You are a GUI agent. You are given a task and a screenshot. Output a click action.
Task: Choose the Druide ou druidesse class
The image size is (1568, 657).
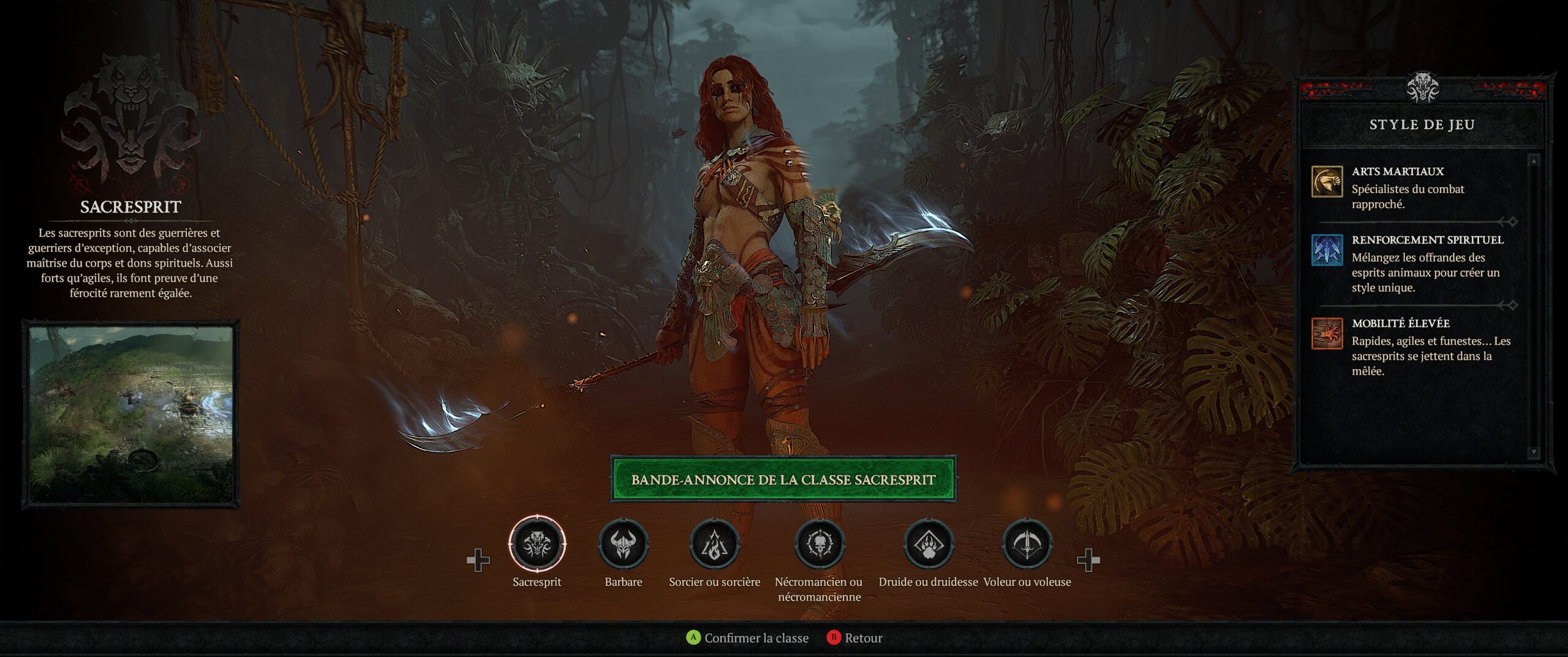[928, 544]
